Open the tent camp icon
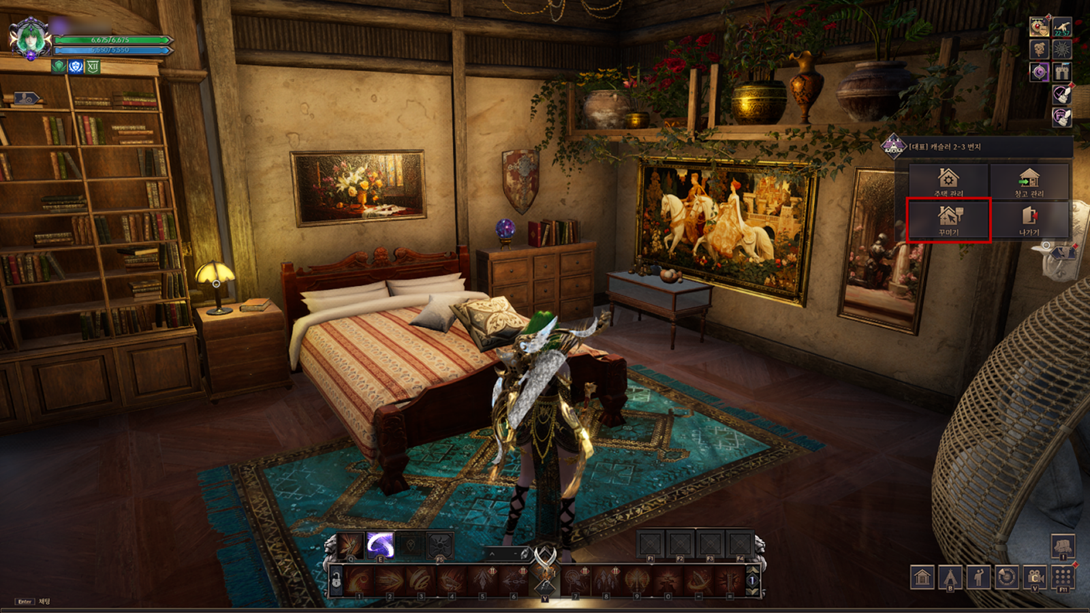This screenshot has height=613, width=1090. [x=950, y=578]
